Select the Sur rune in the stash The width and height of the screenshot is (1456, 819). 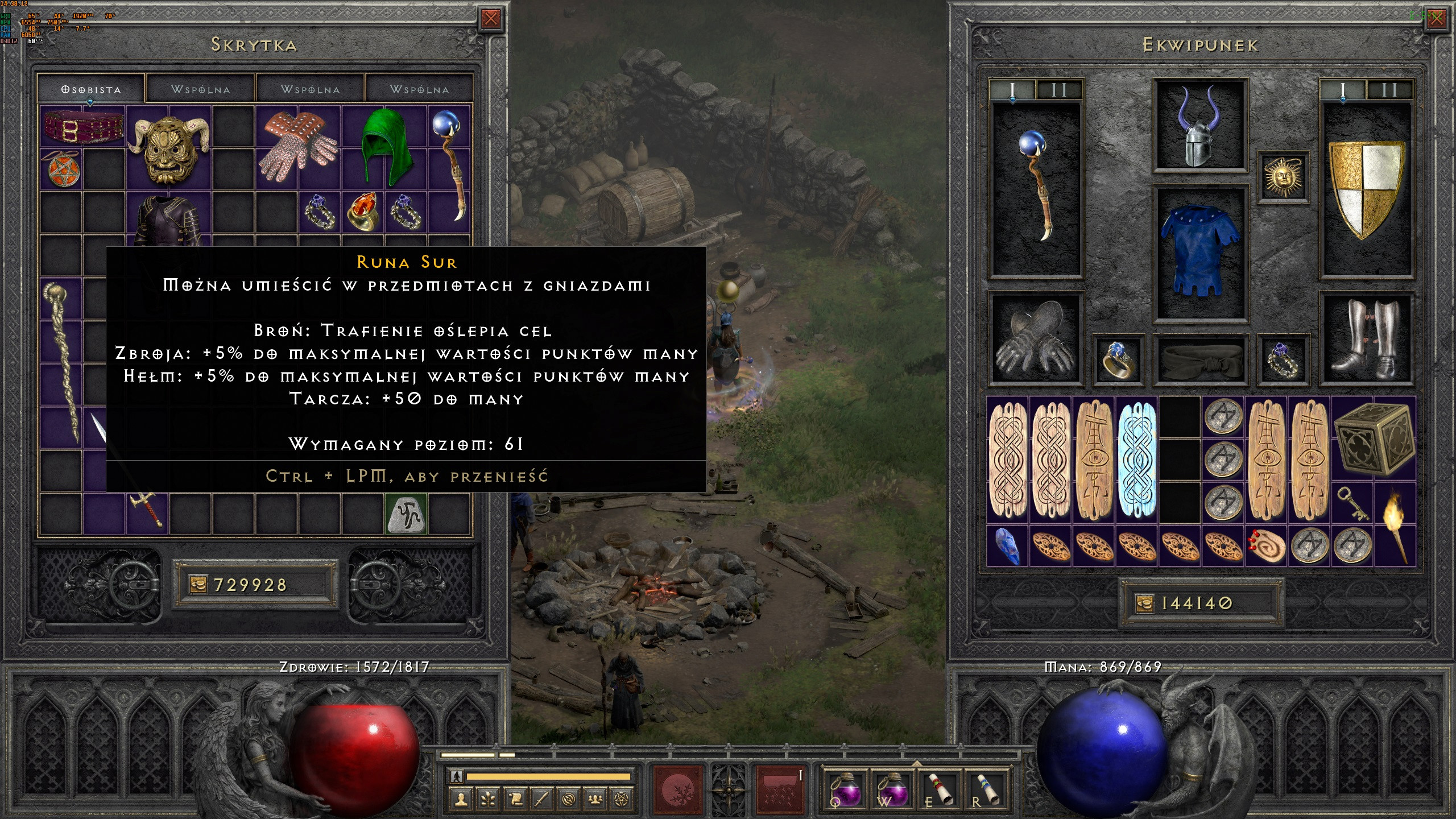(x=406, y=515)
